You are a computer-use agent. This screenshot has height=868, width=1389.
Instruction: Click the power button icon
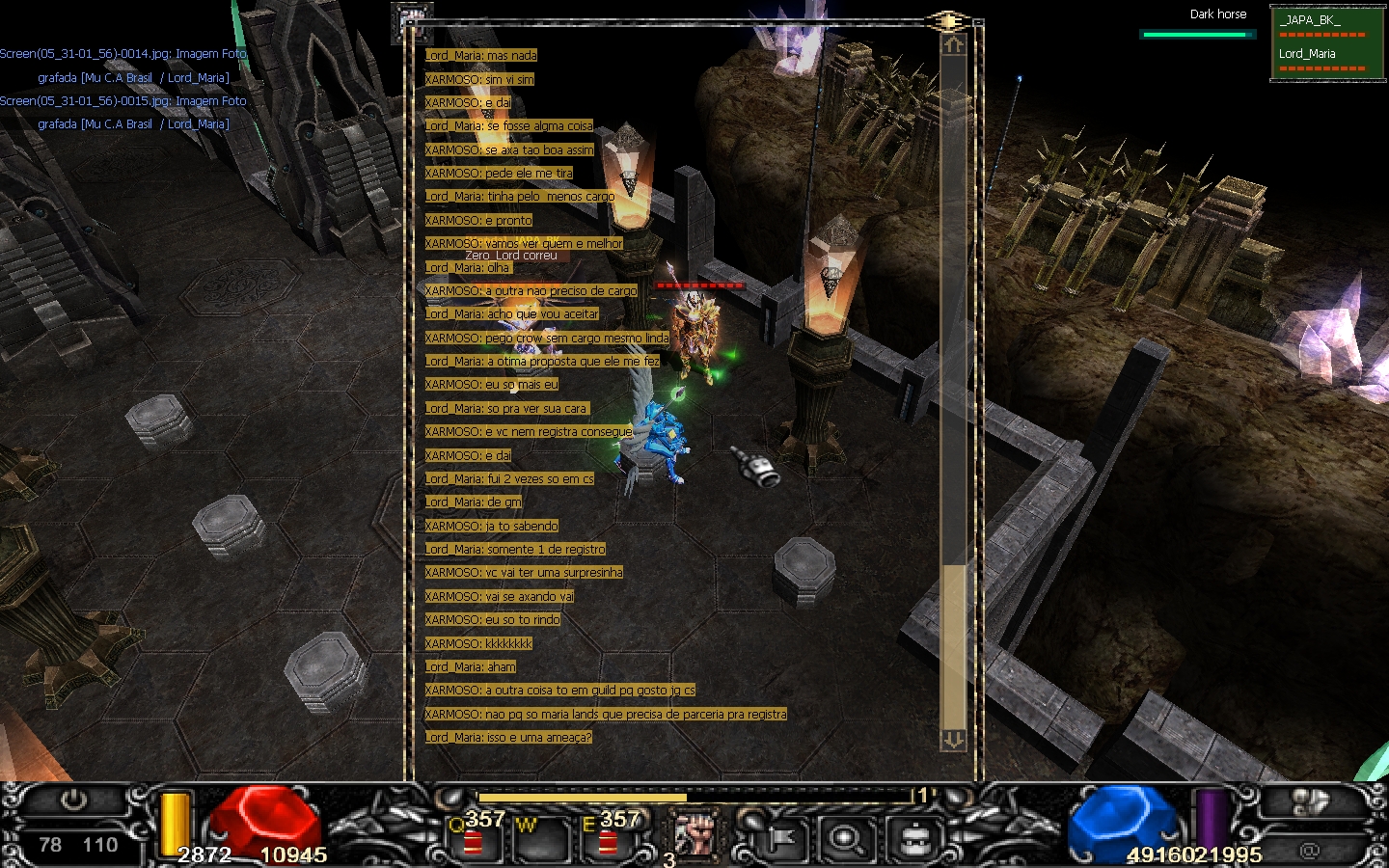(73, 800)
